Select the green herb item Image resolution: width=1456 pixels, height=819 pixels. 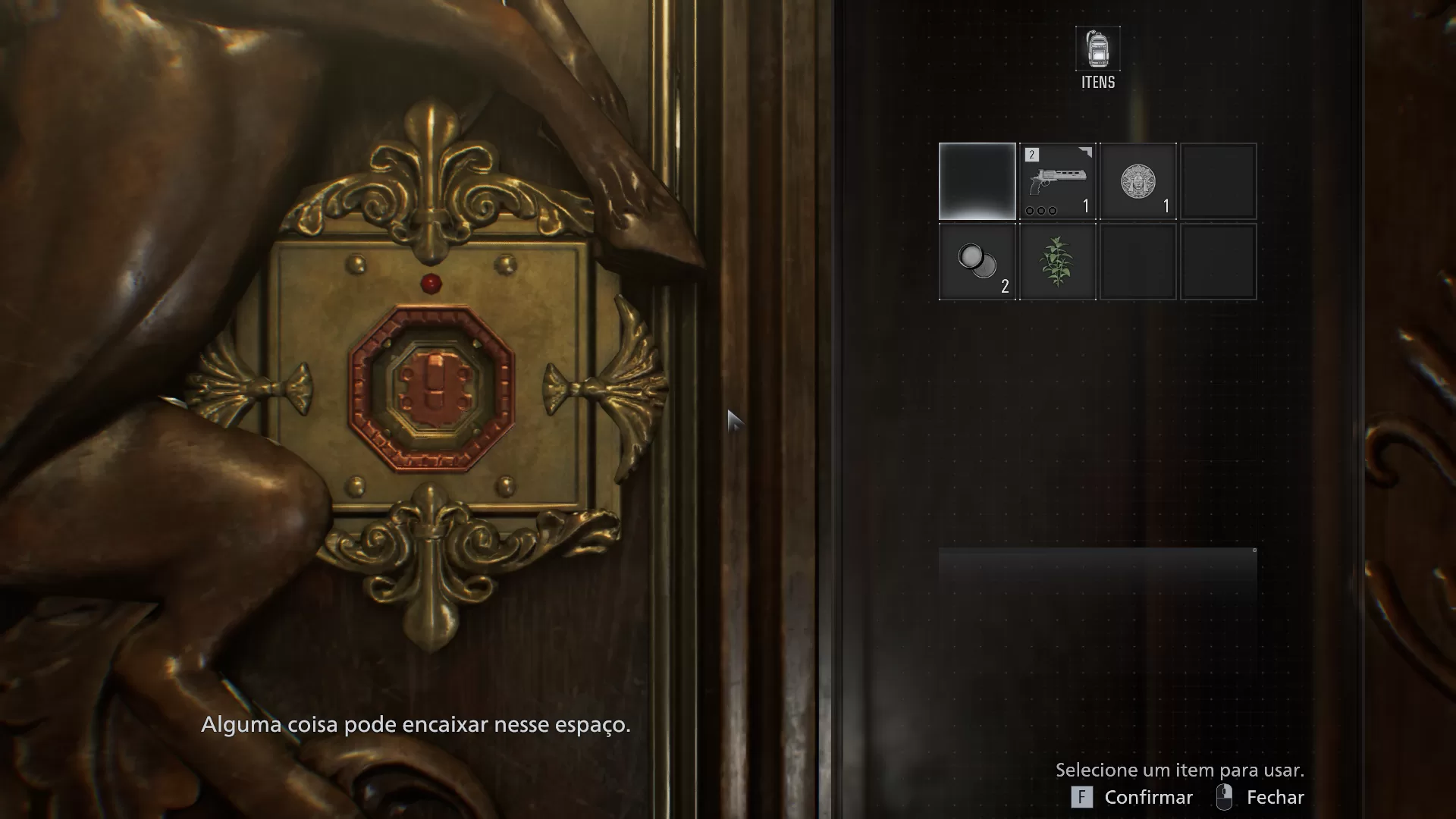coord(1057,262)
